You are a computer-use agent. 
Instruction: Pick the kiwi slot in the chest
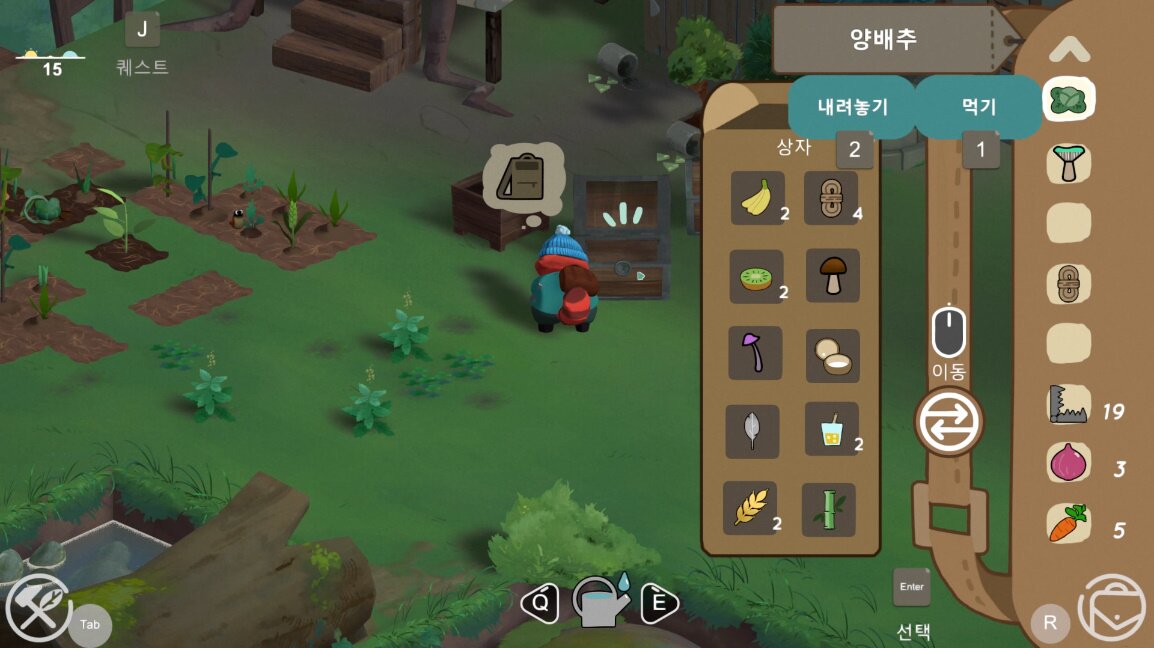coord(757,277)
